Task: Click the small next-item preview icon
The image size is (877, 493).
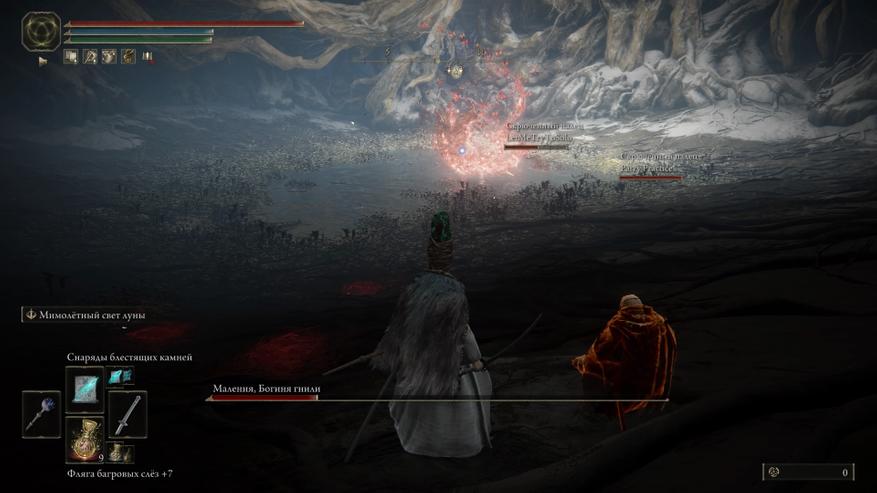Action: [x=120, y=452]
